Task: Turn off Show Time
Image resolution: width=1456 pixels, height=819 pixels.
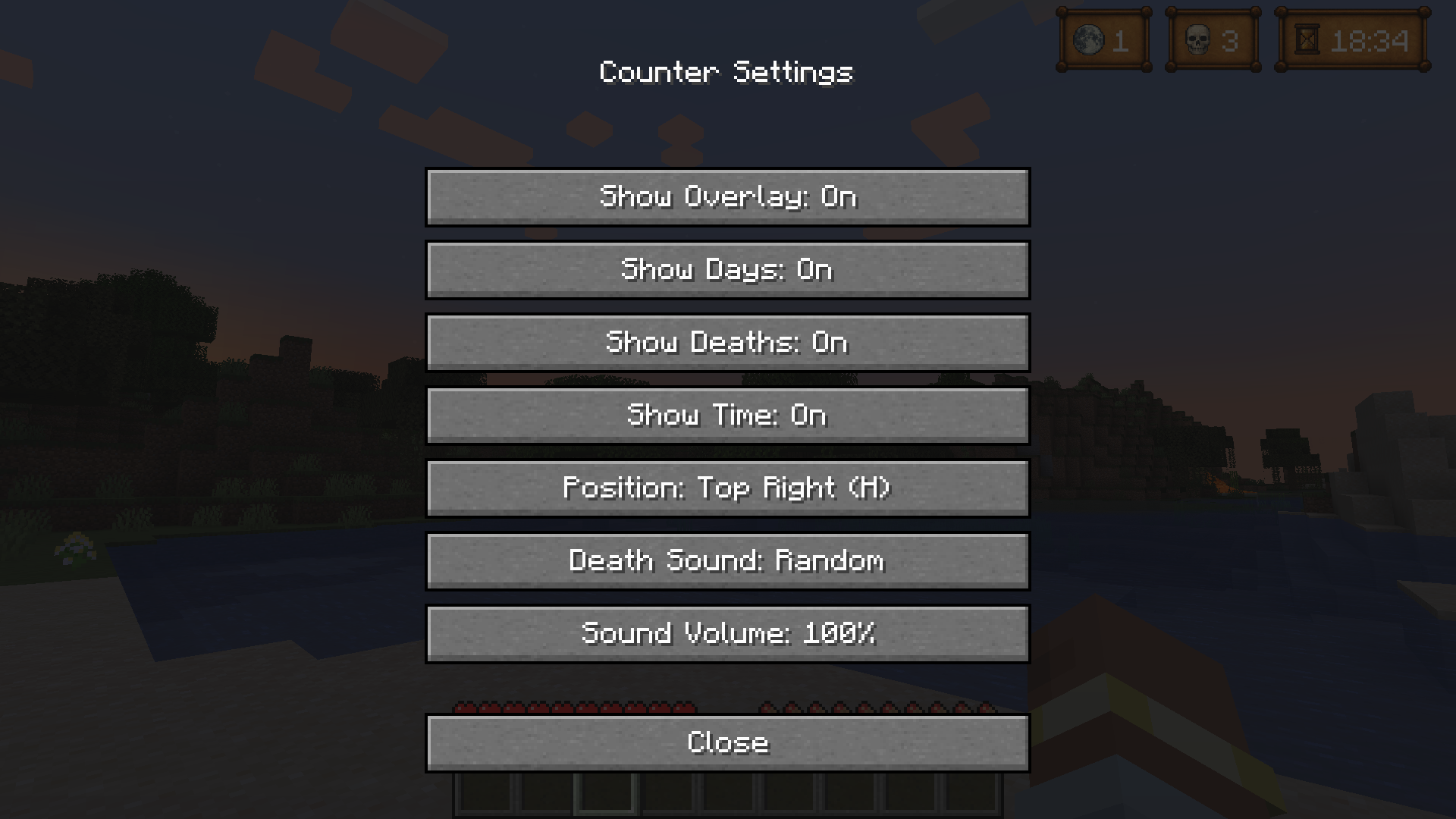Action: [x=728, y=416]
